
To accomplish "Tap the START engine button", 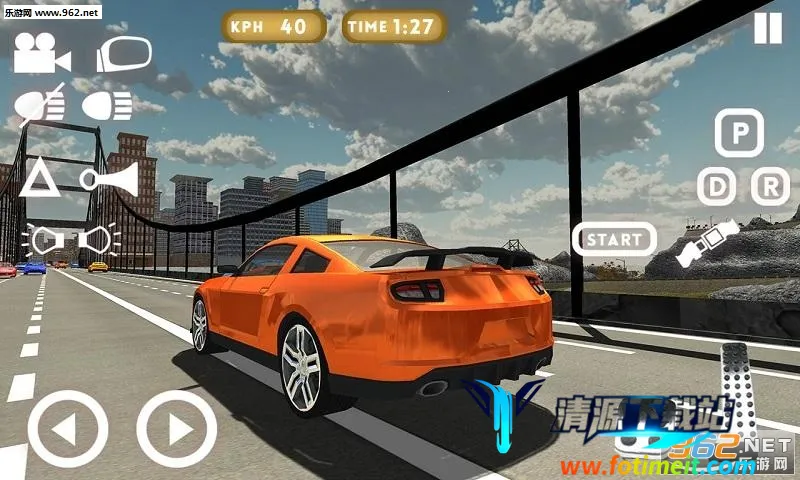I will (614, 240).
